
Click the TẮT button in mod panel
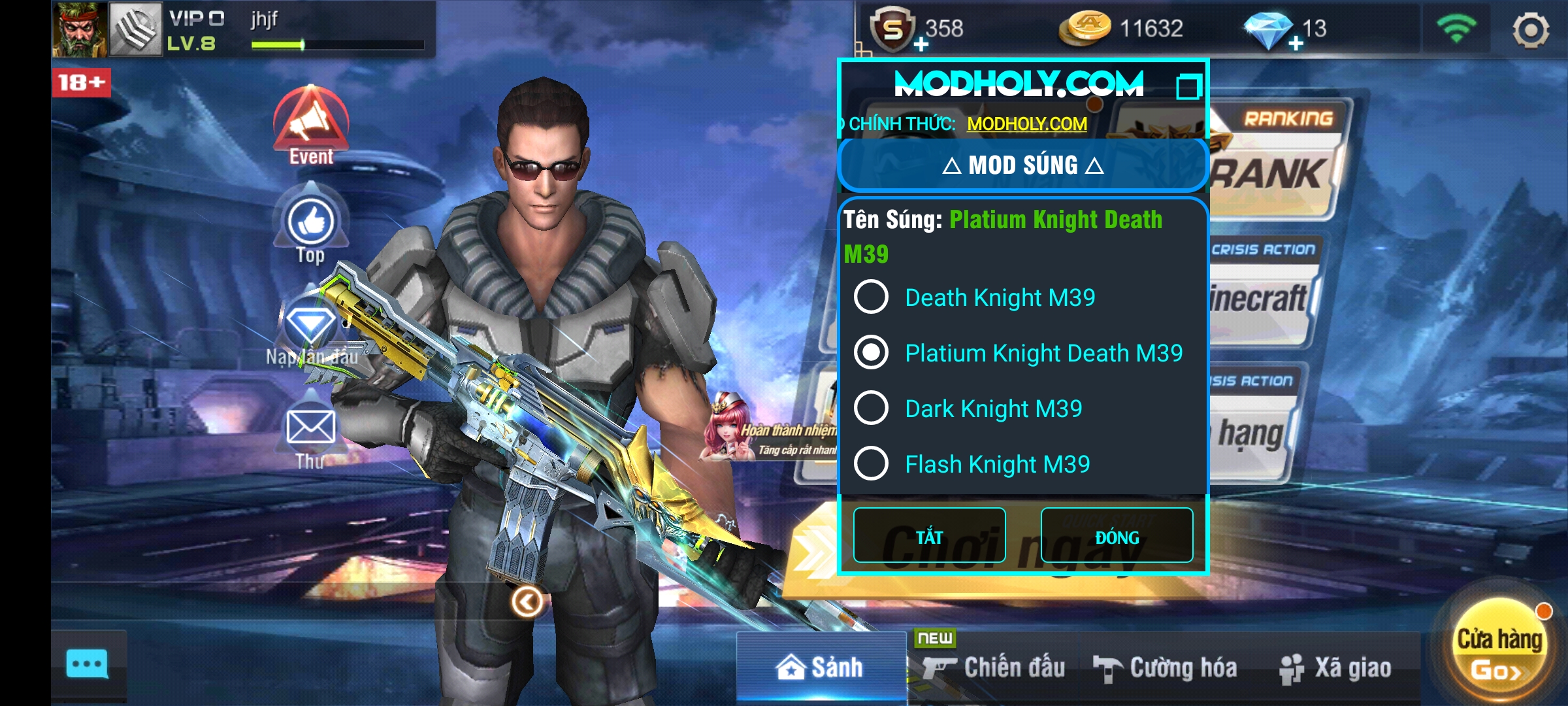pyautogui.click(x=929, y=535)
